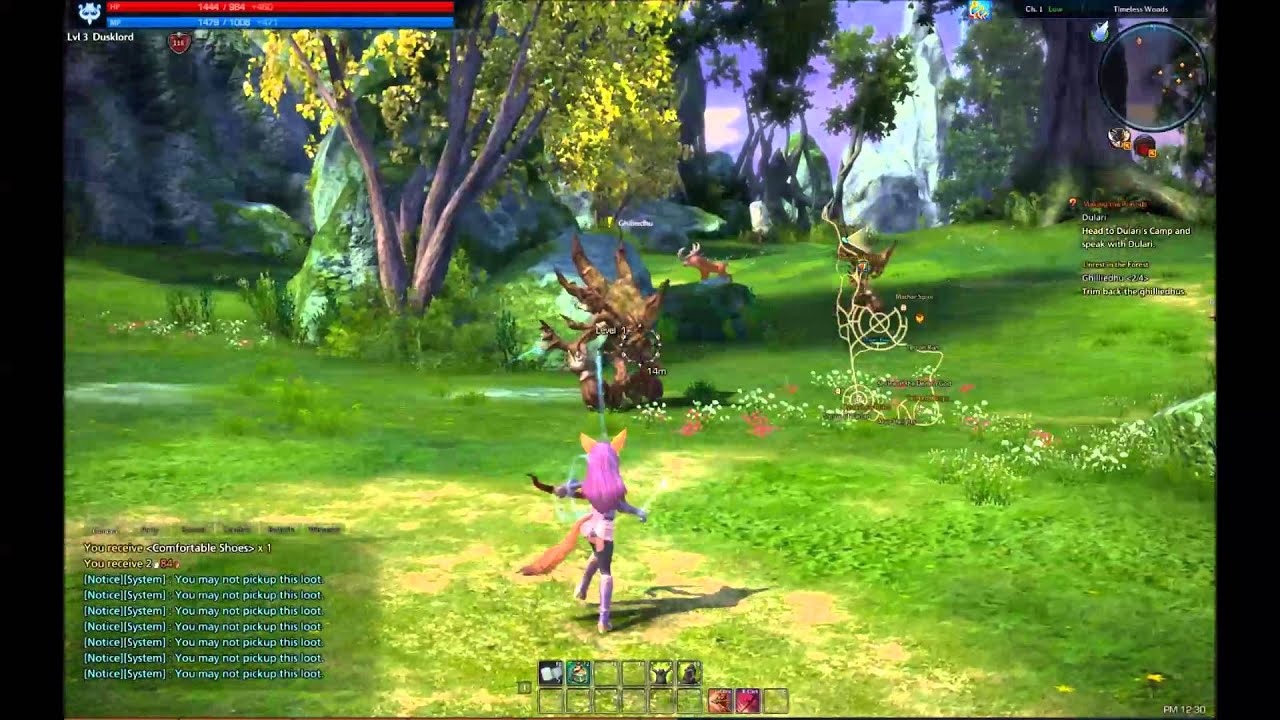Activate the orange bow attack skill
This screenshot has width=1280, height=720.
tap(719, 701)
